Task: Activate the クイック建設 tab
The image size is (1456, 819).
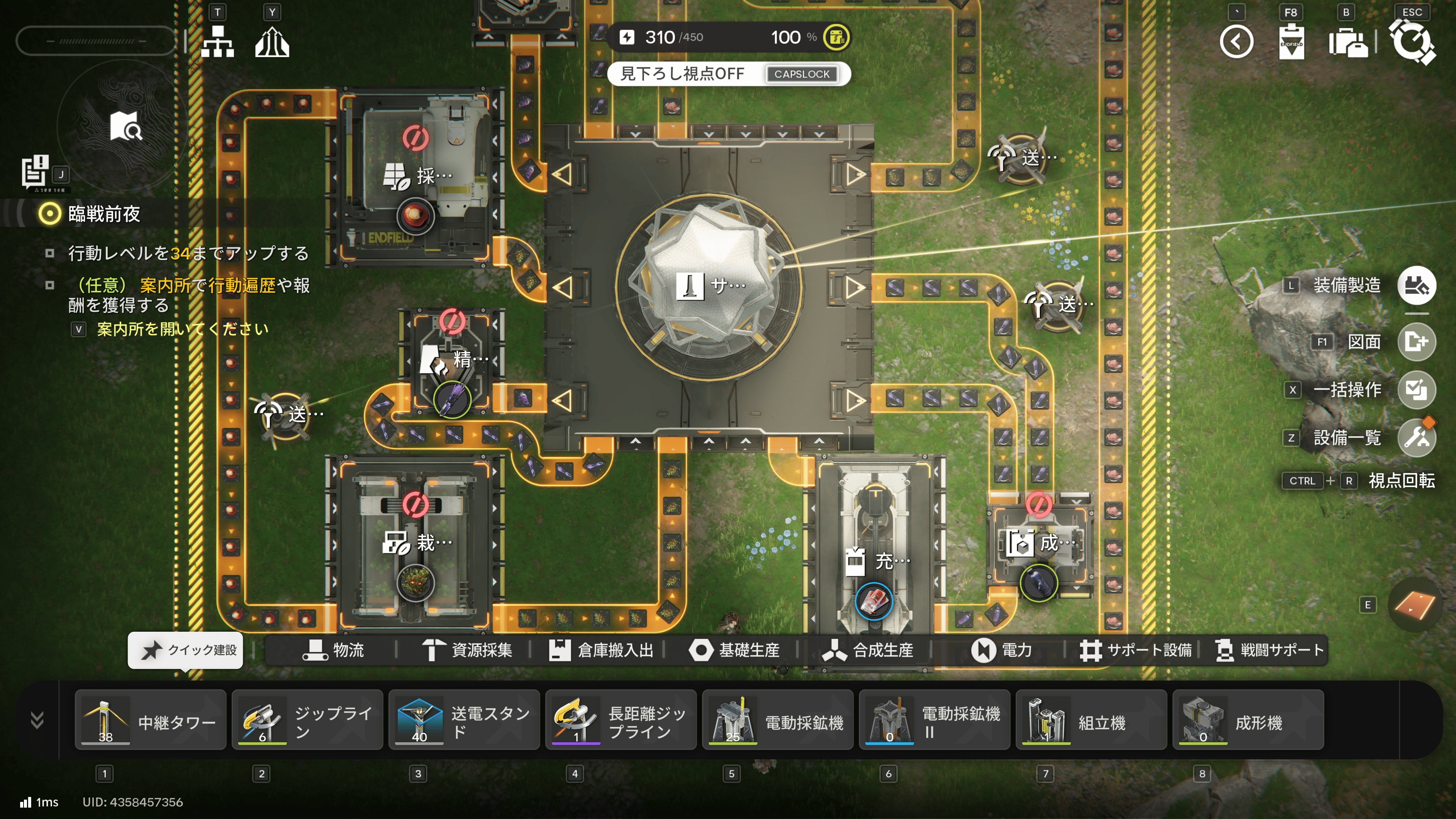Action: (186, 650)
